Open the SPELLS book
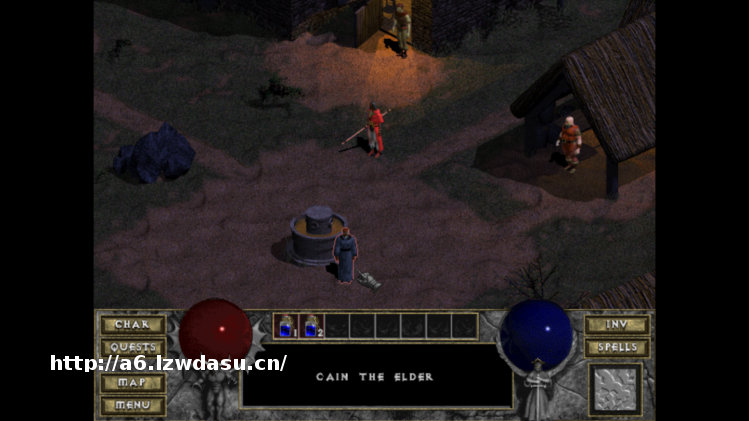The height and width of the screenshot is (421, 749). (616, 347)
